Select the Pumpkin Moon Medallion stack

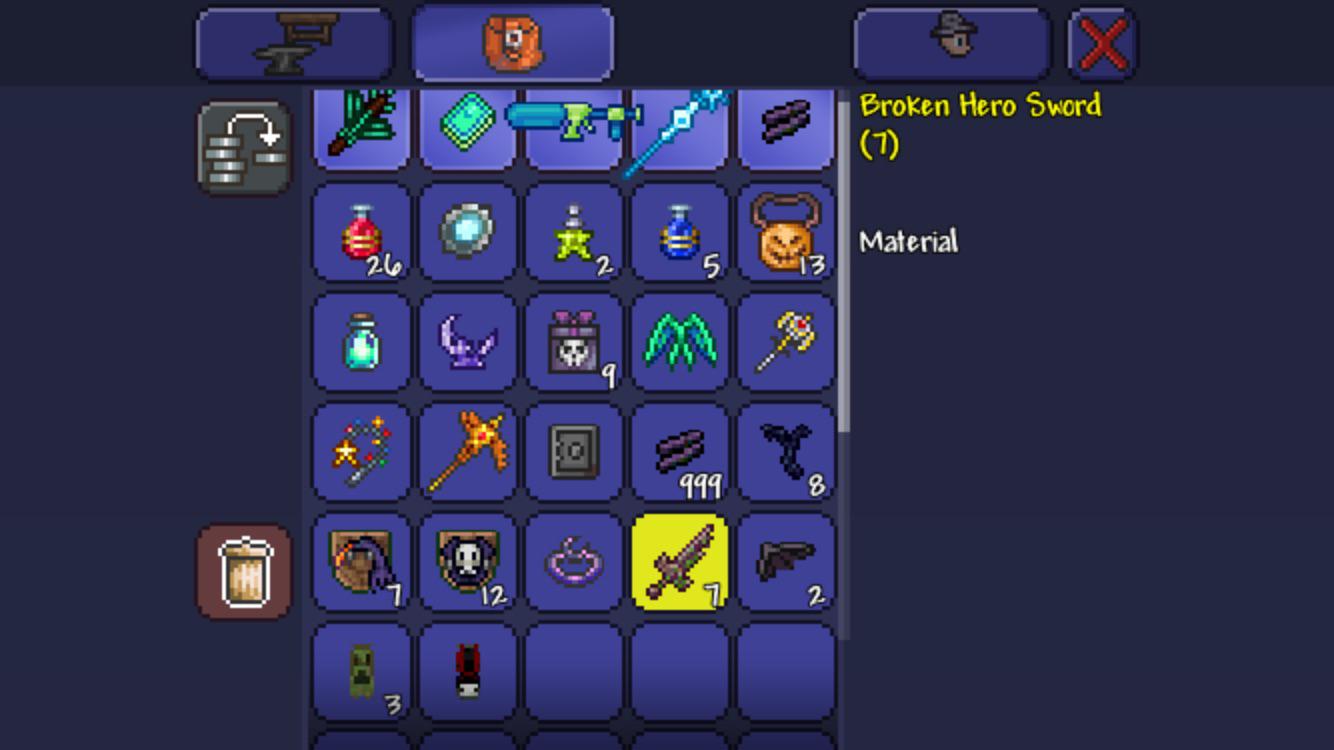787,235
